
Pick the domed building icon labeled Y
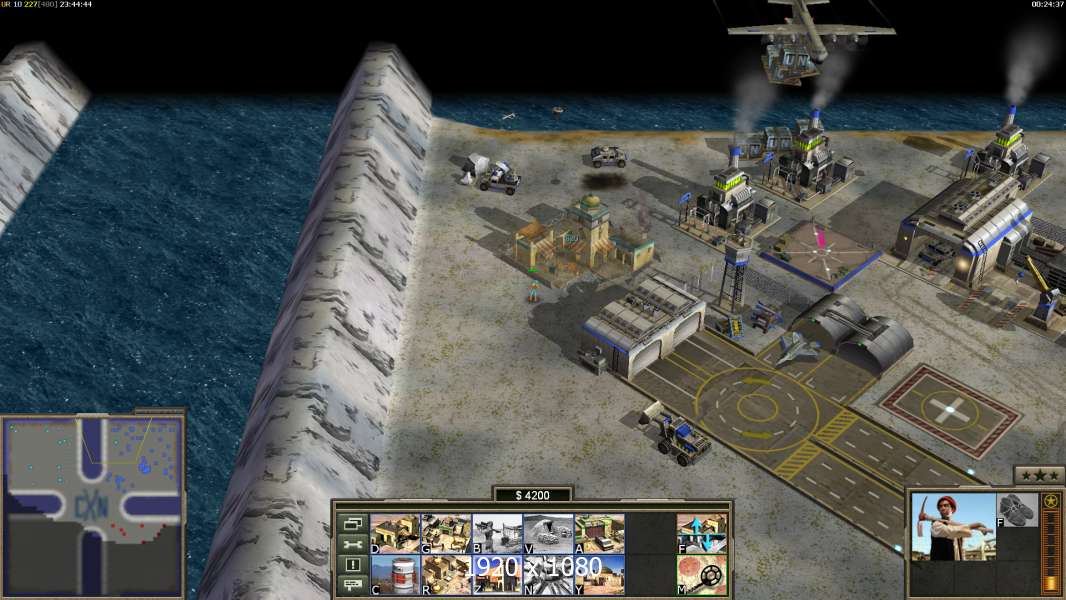click(x=599, y=574)
